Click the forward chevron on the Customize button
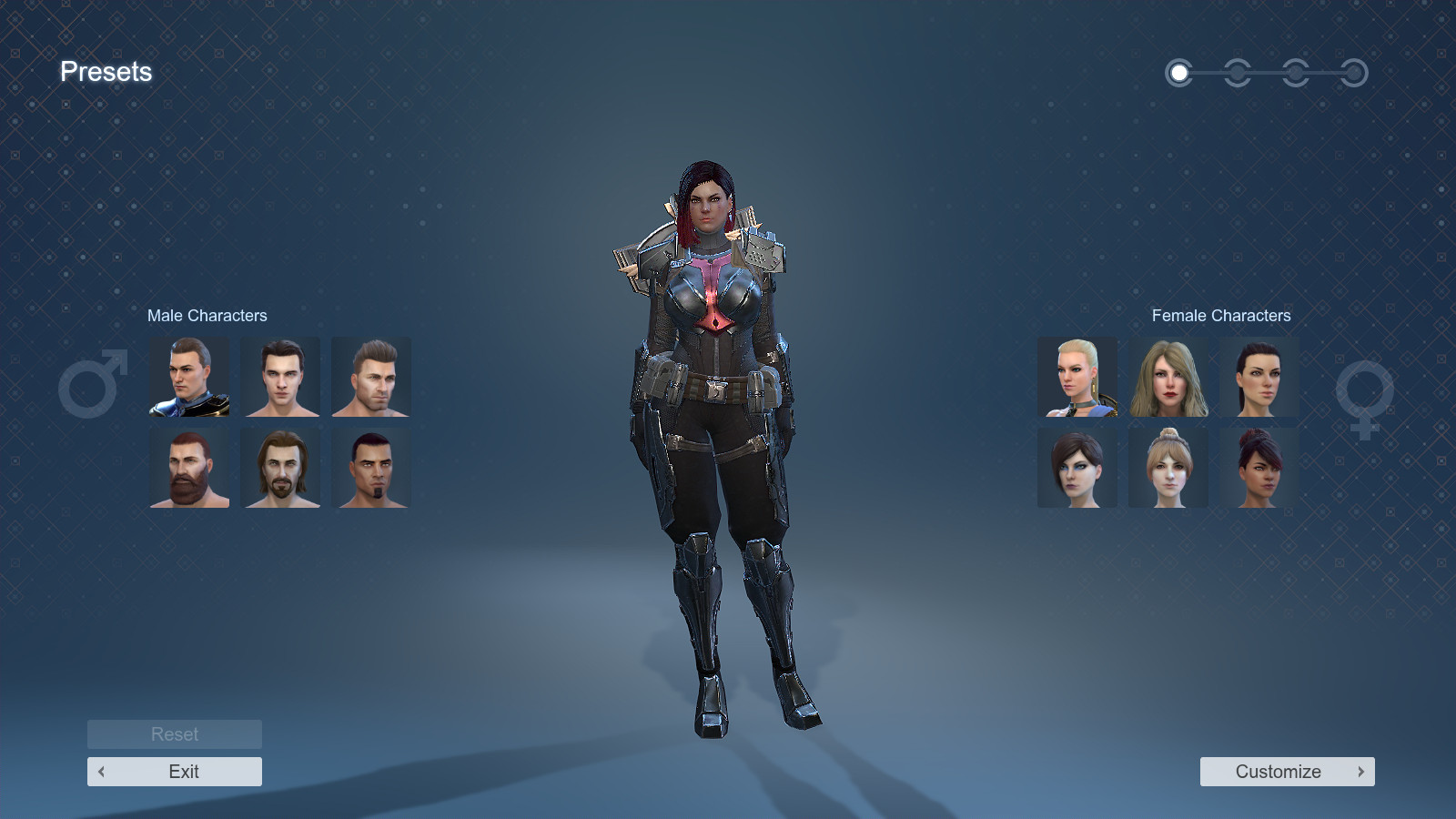Screen dimensions: 1456x819 point(1360,771)
